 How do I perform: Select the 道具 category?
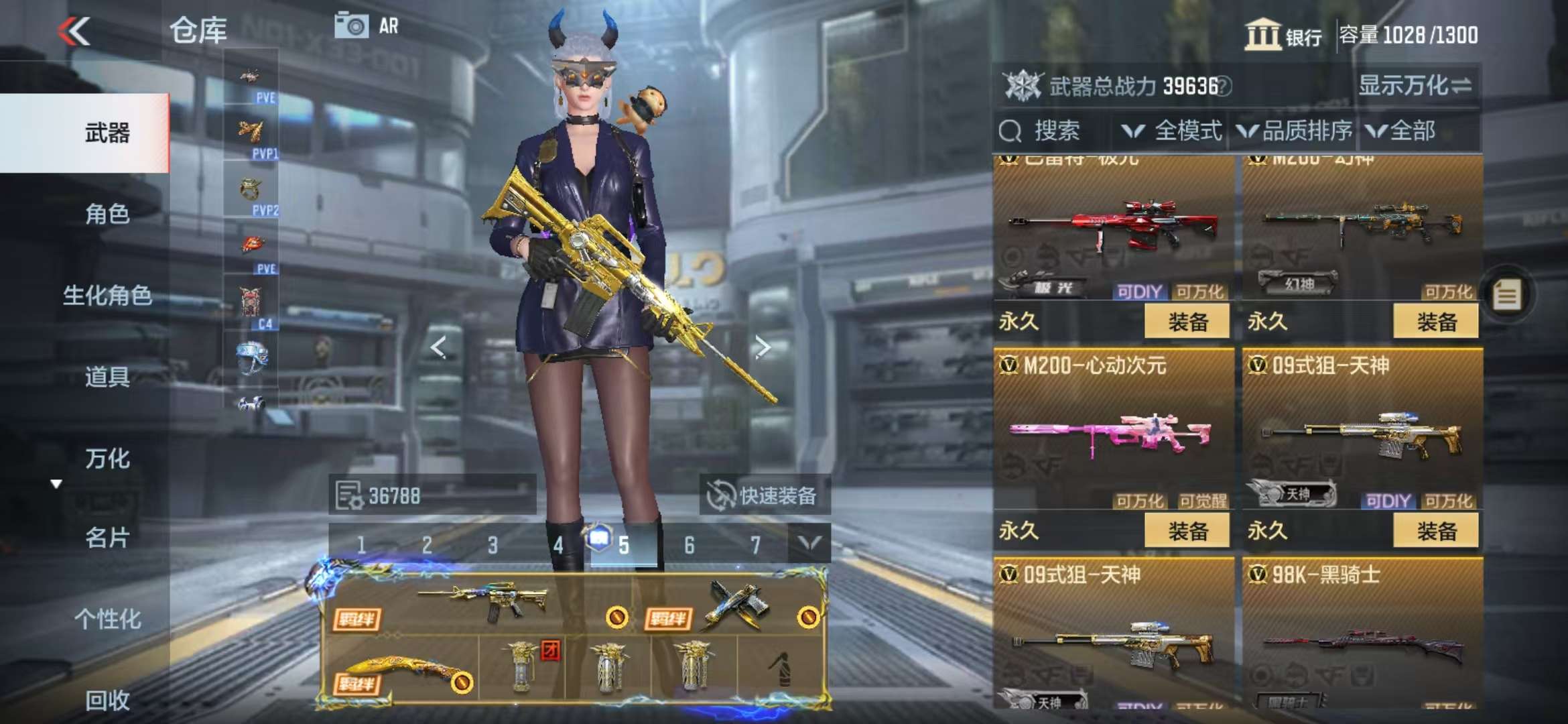click(107, 377)
